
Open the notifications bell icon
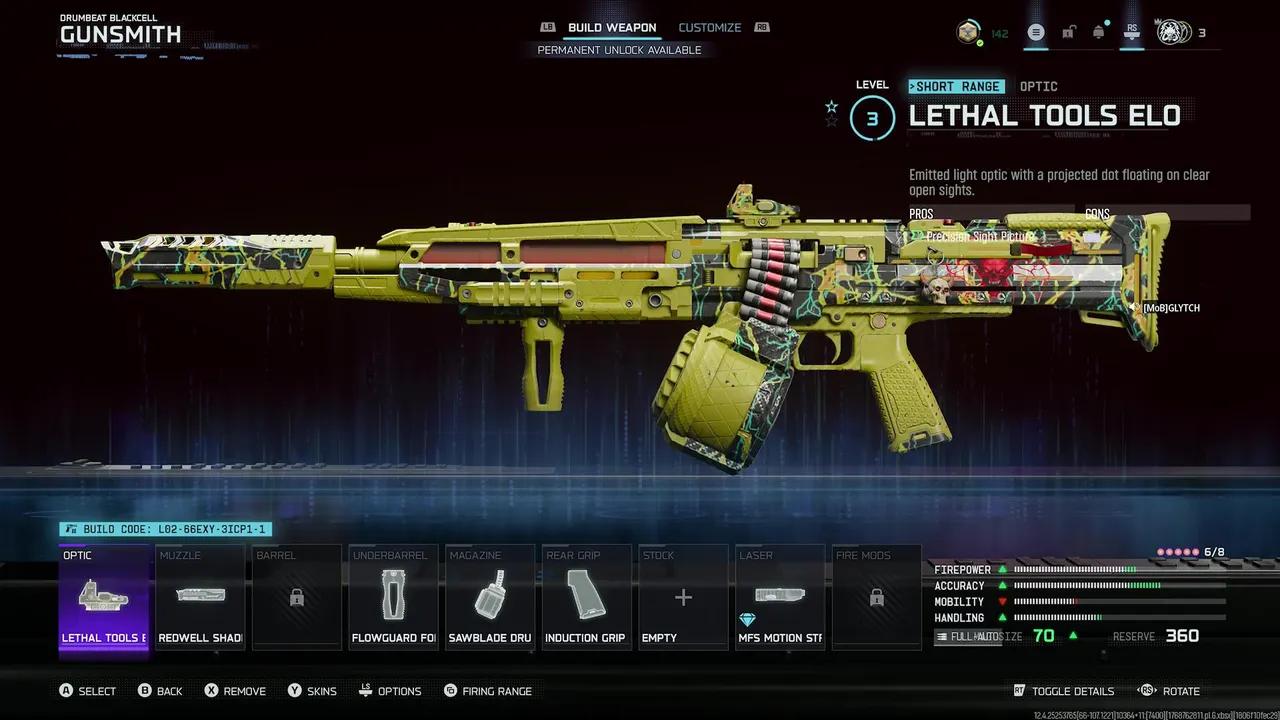coord(1099,33)
